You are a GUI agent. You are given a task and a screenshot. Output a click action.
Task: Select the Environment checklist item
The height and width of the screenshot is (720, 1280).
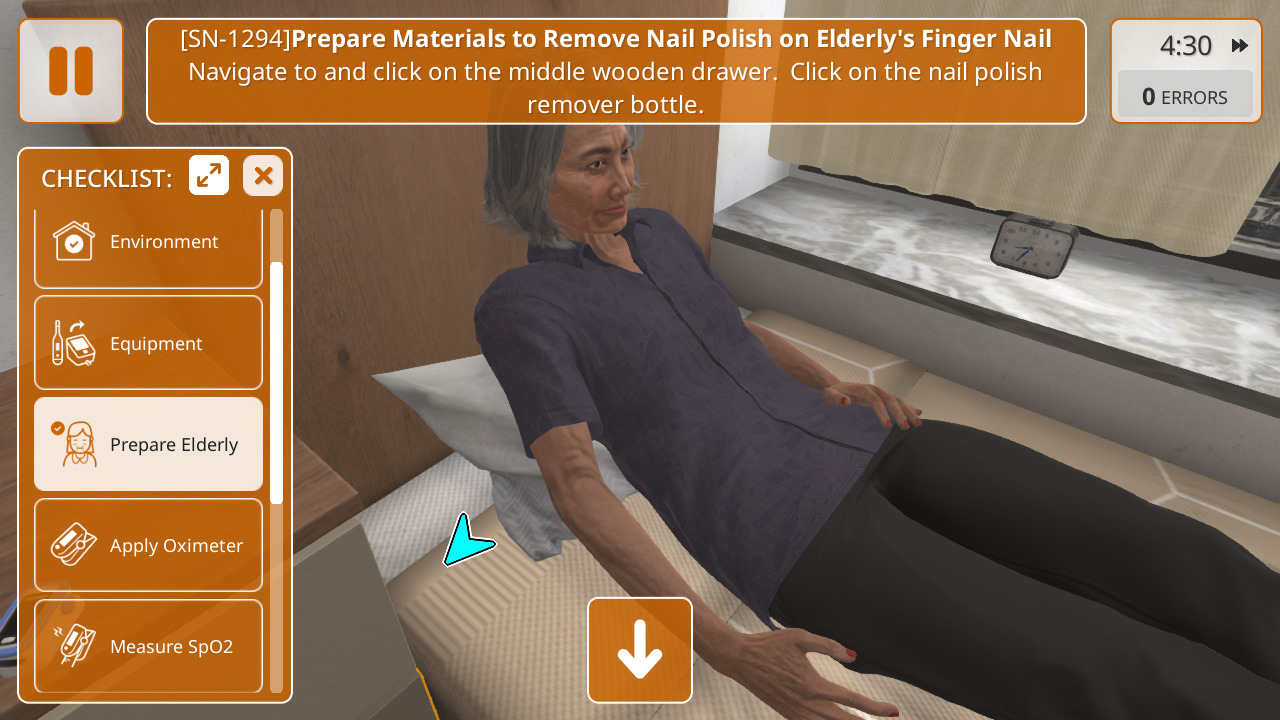(148, 243)
